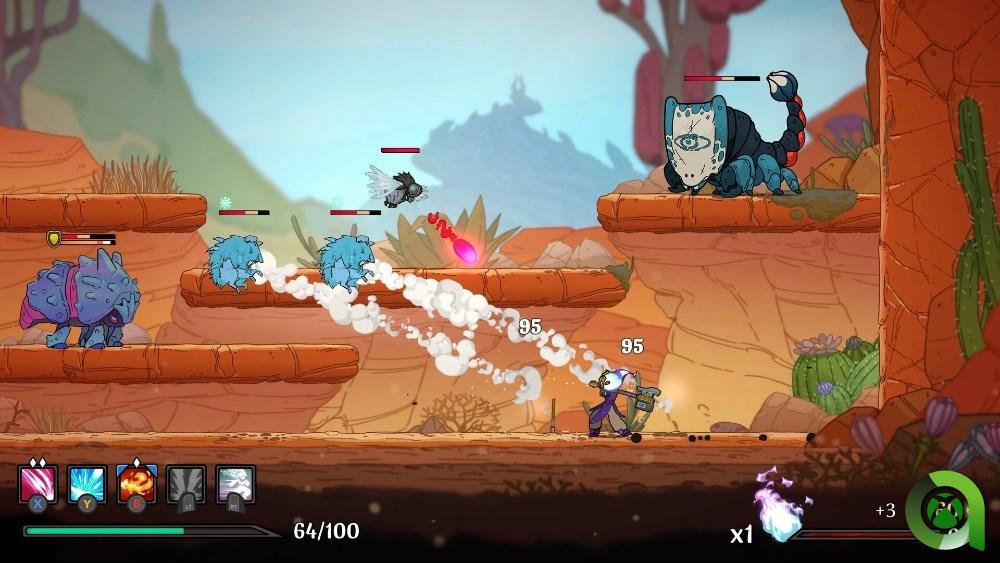Activate the pink slash ability
This screenshot has width=1000, height=563.
pos(38,484)
